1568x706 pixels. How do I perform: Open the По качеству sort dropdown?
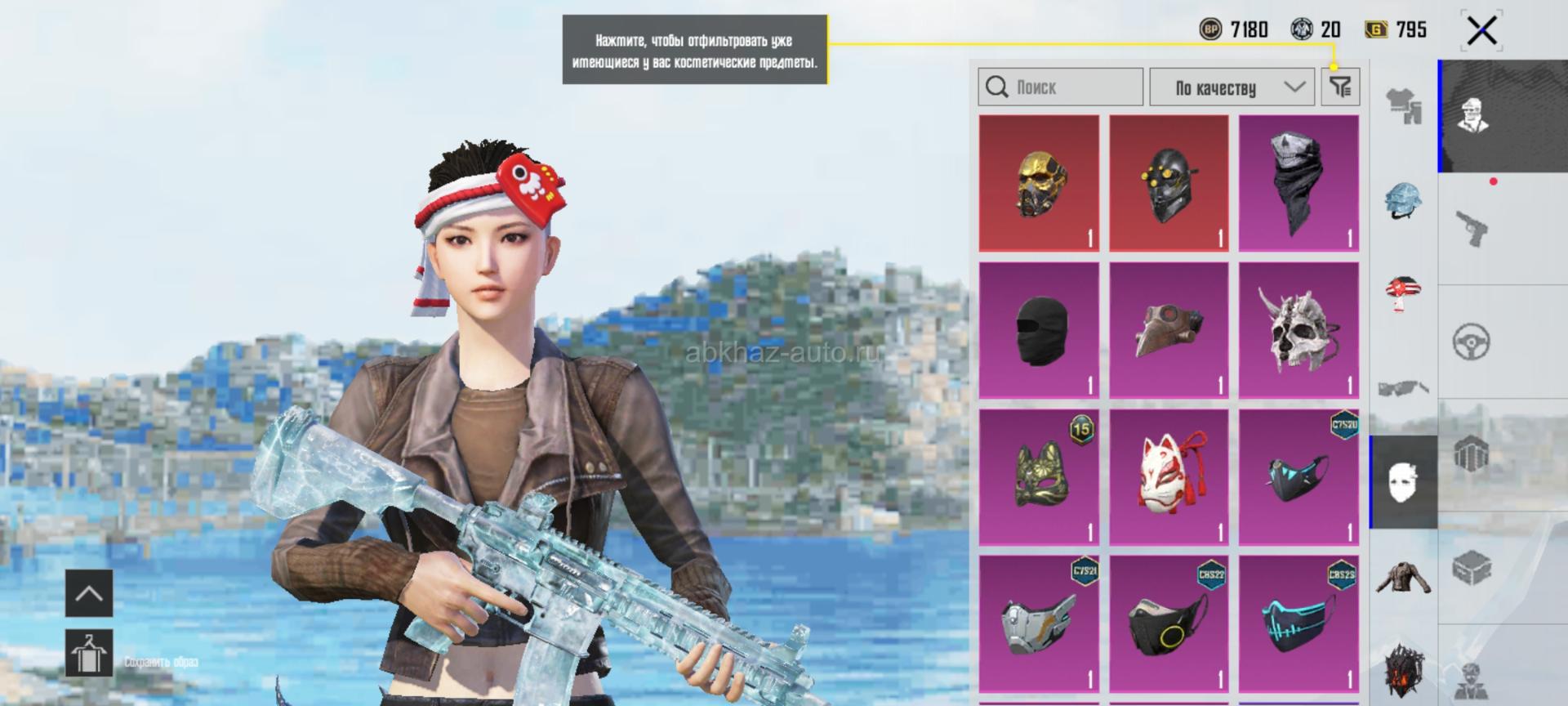[x=1232, y=87]
